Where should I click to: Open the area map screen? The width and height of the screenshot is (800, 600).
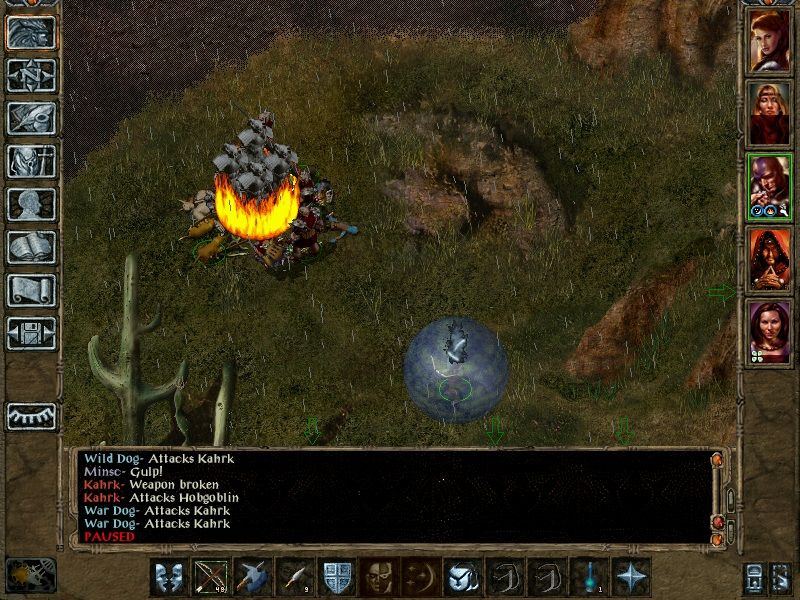click(x=31, y=75)
